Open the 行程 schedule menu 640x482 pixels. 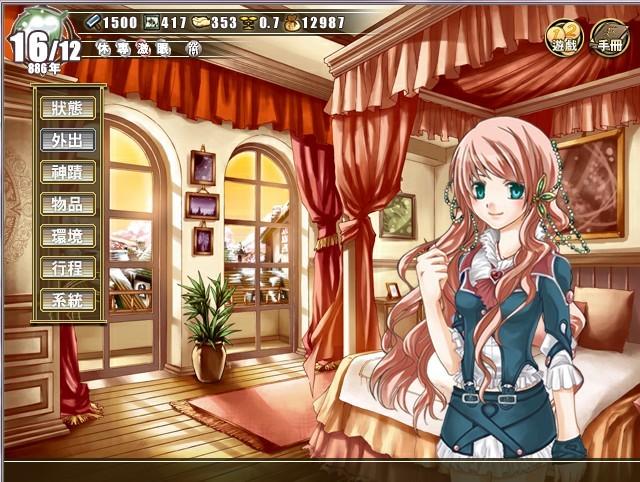[x=68, y=268]
